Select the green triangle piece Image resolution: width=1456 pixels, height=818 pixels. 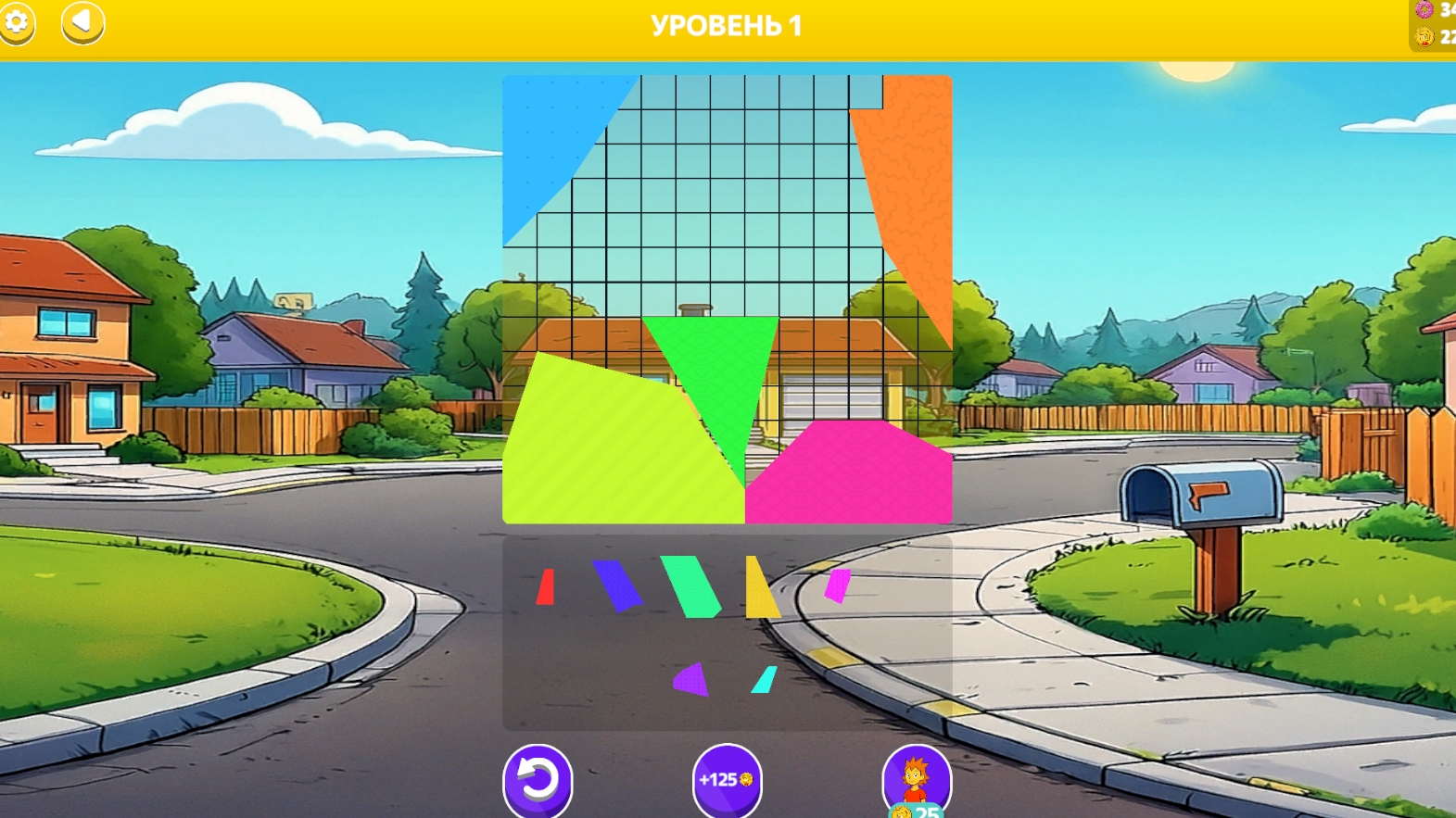[714, 380]
